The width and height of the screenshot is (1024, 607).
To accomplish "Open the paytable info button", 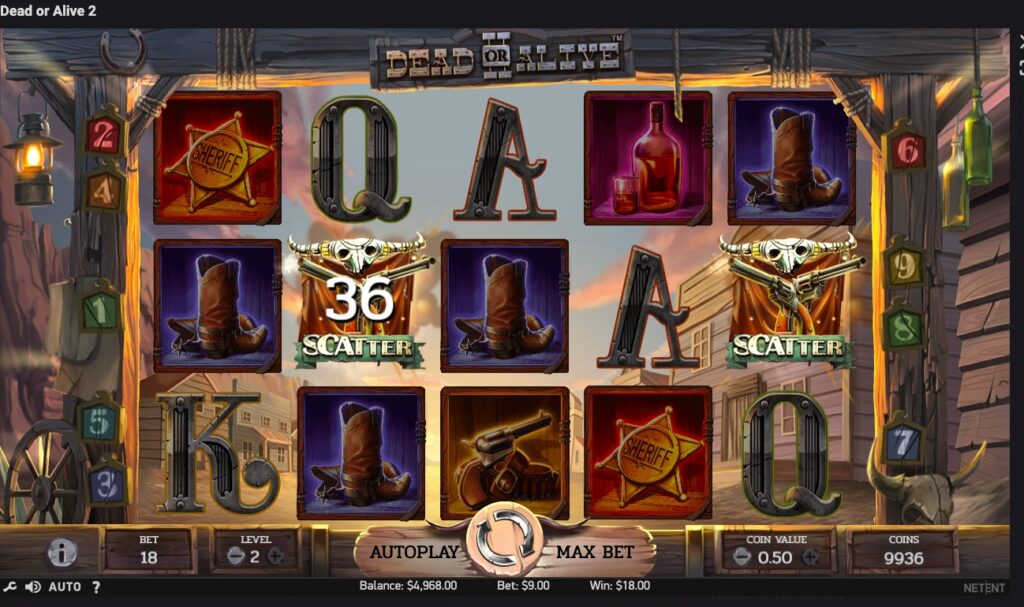I will (x=62, y=552).
